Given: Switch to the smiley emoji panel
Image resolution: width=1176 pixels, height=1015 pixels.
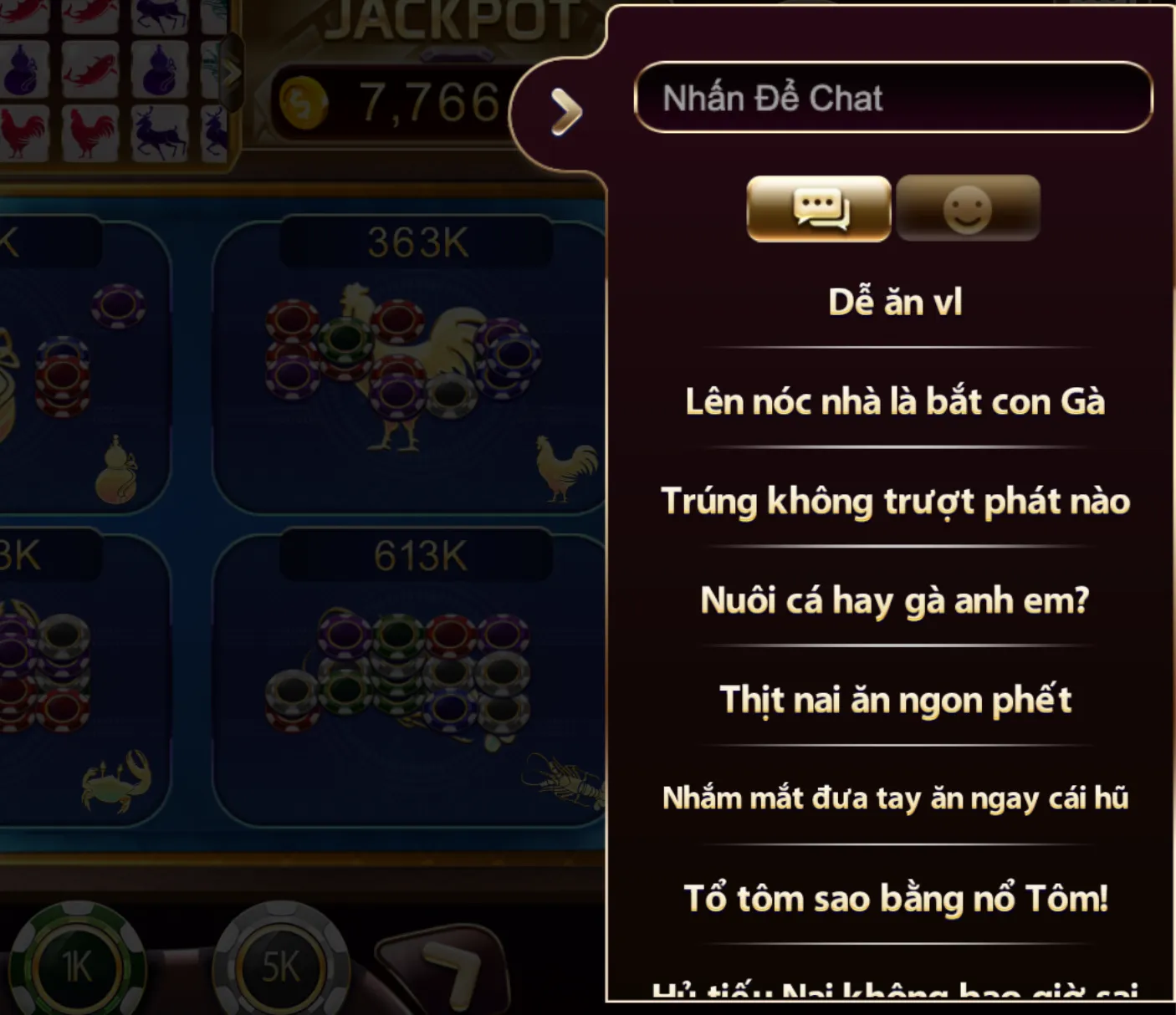Looking at the screenshot, I should click(968, 209).
